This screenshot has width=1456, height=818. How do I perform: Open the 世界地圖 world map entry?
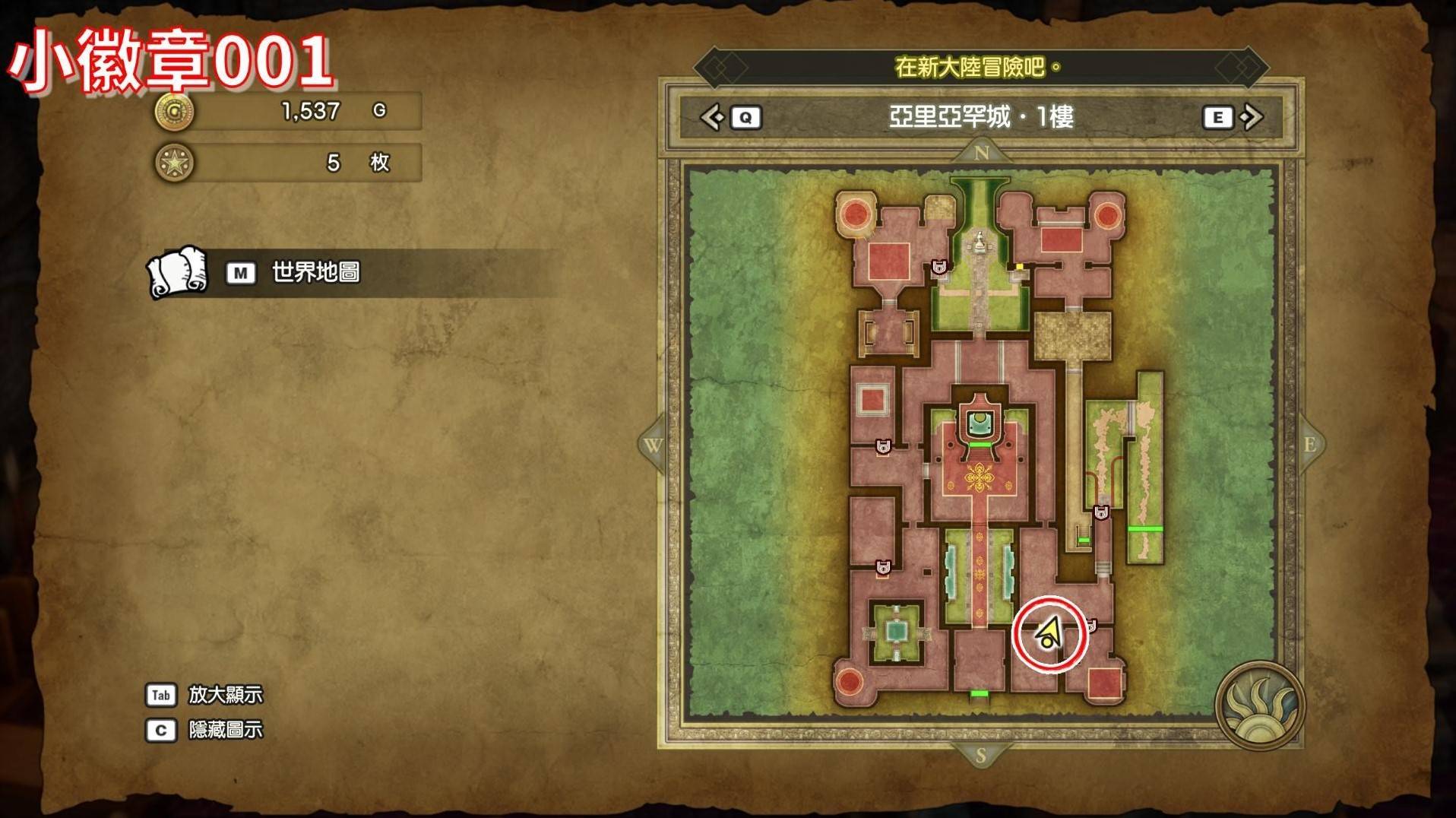pos(315,272)
